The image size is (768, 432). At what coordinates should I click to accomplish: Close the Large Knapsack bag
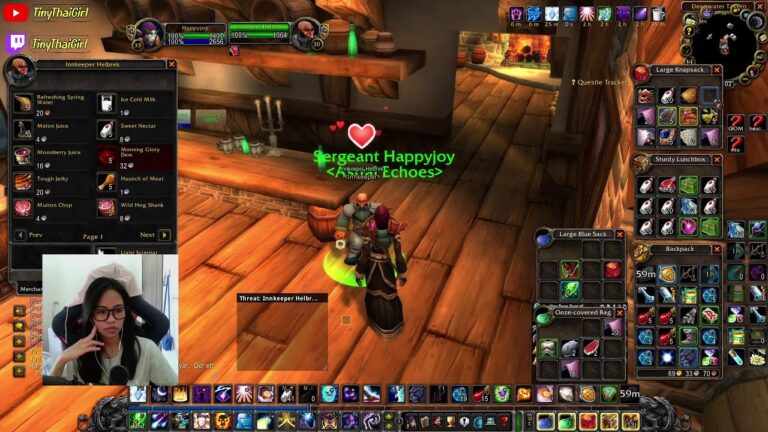[714, 70]
